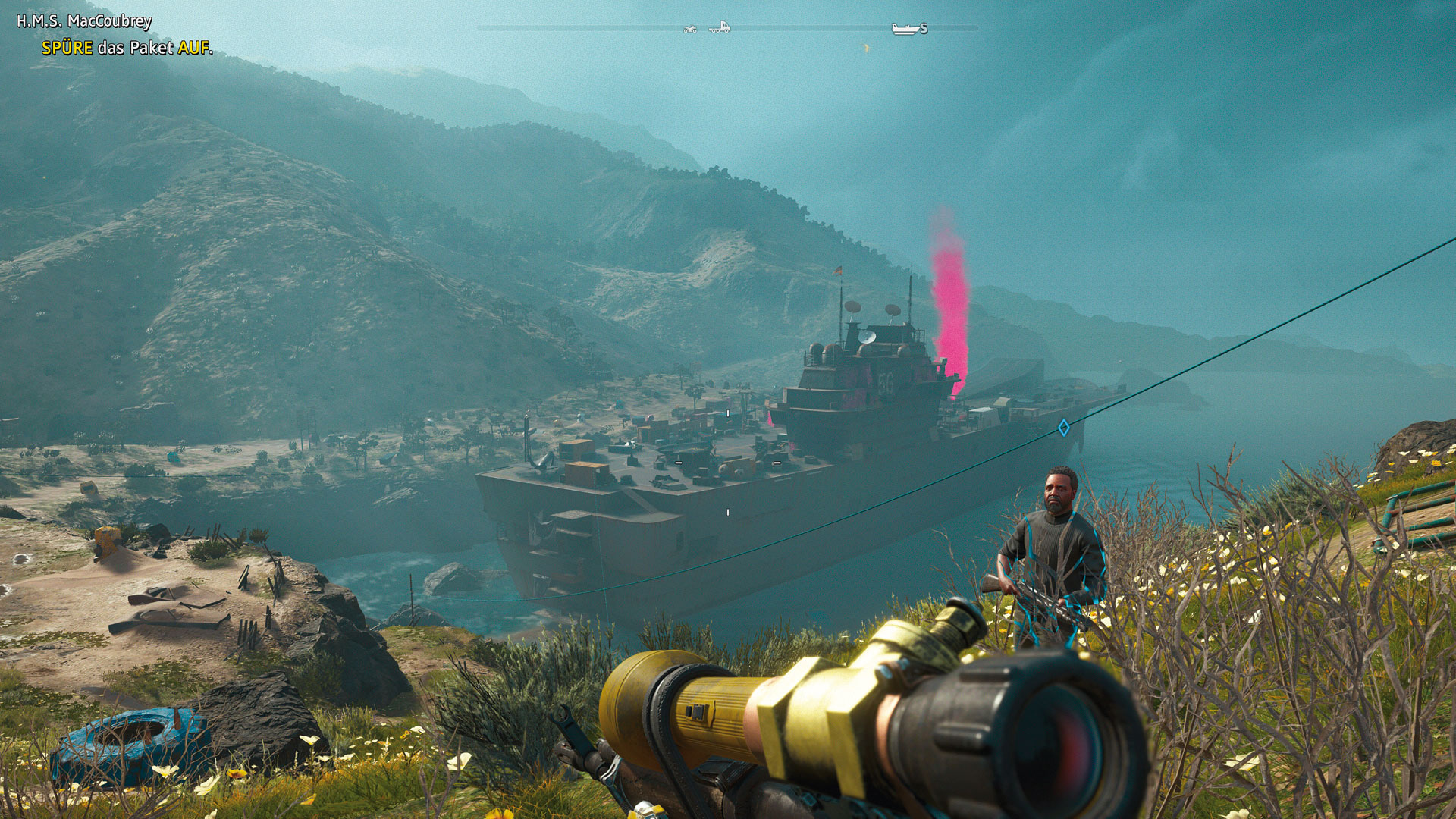Select the H.M.S. MacCoubrey mission title

[84, 21]
